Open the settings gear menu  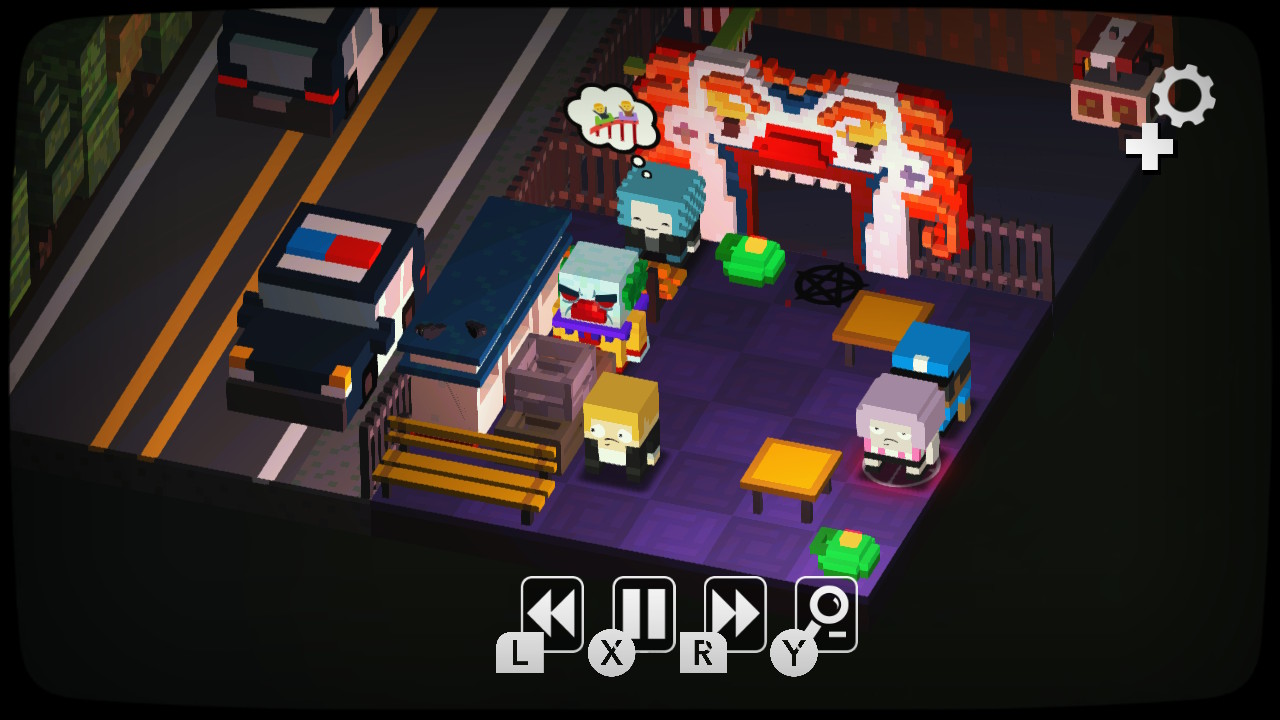coord(1186,96)
